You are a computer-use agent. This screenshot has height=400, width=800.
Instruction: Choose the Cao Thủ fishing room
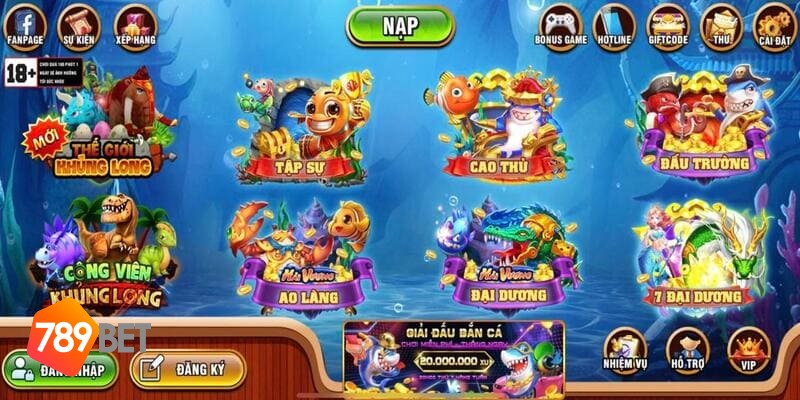(500, 130)
